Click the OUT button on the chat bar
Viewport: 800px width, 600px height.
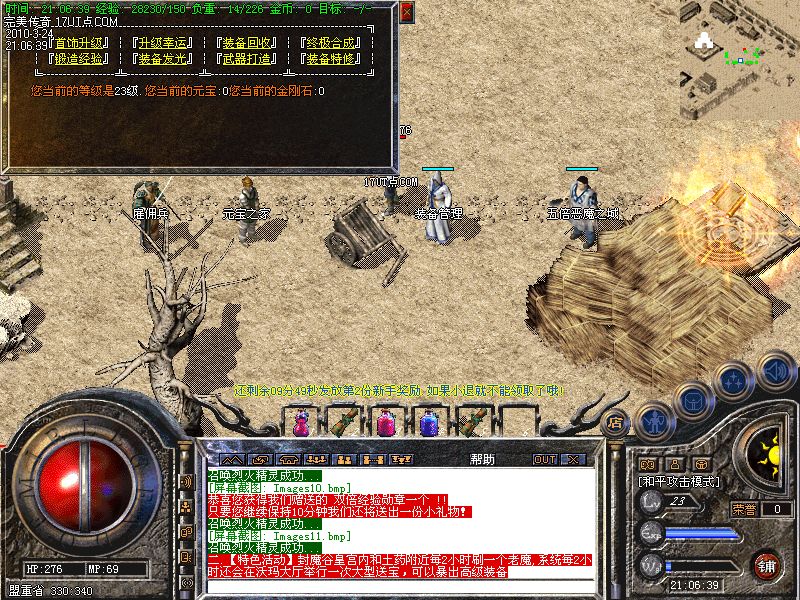(x=545, y=460)
